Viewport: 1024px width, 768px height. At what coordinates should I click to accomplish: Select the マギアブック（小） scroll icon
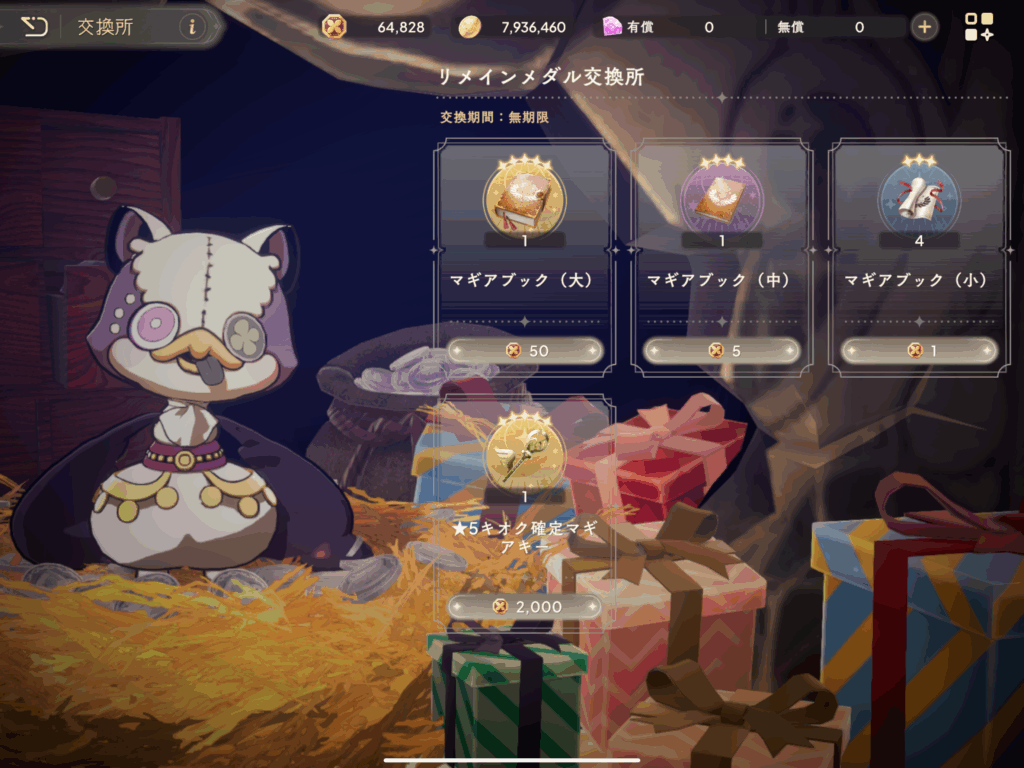tap(918, 196)
